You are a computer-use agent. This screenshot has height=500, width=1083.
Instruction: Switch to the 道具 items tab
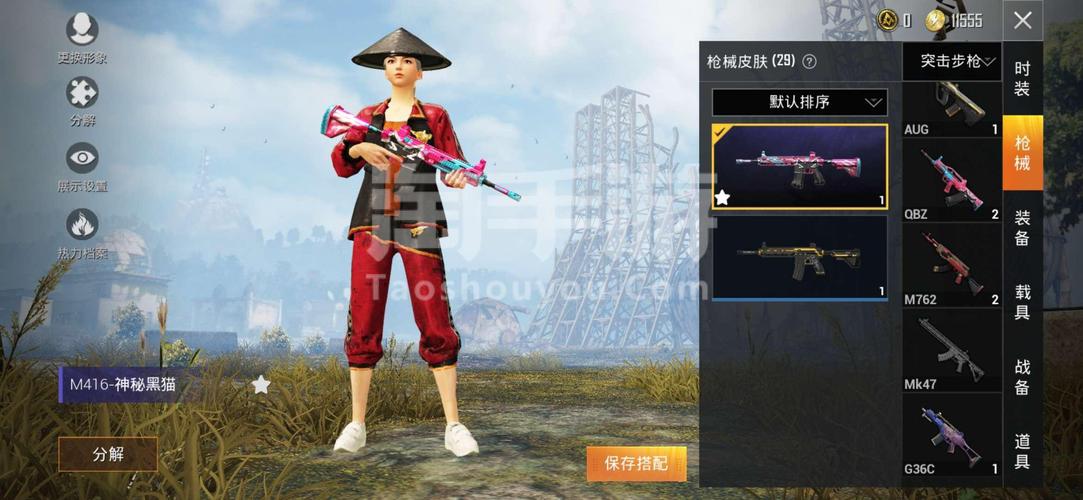pyautogui.click(x=1022, y=450)
